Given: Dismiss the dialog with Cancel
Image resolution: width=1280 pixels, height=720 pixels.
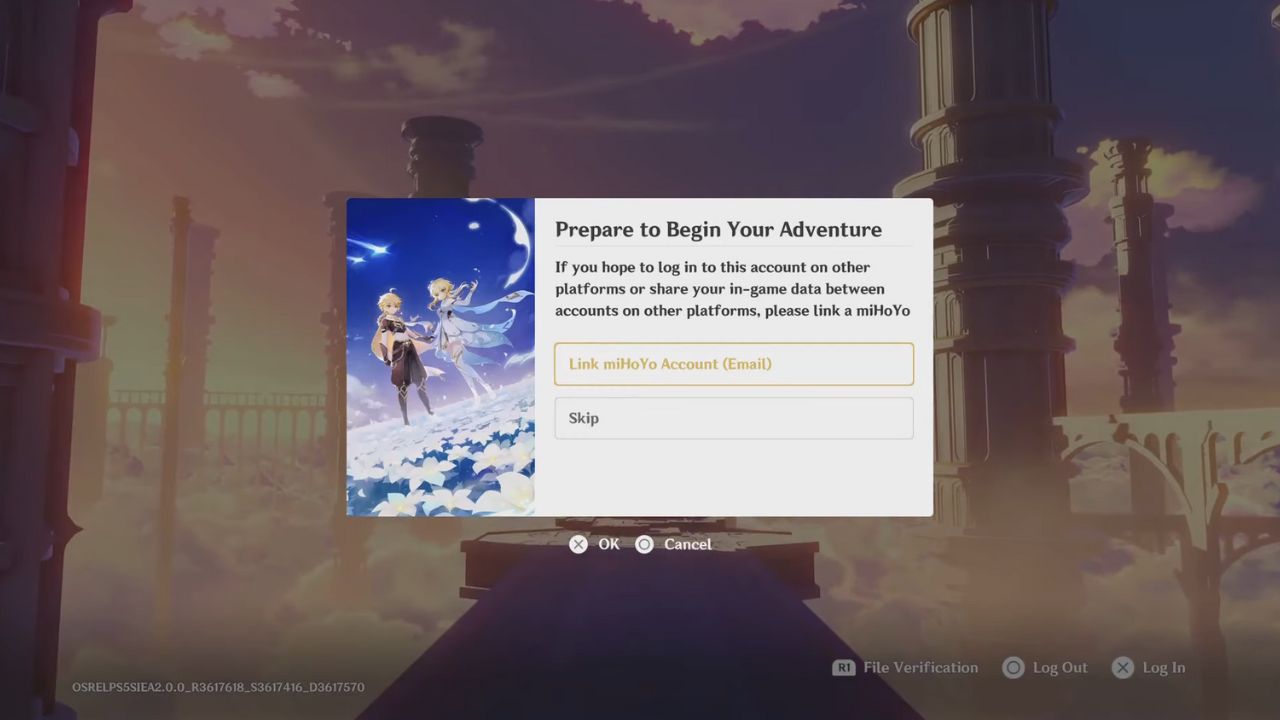Looking at the screenshot, I should 688,544.
